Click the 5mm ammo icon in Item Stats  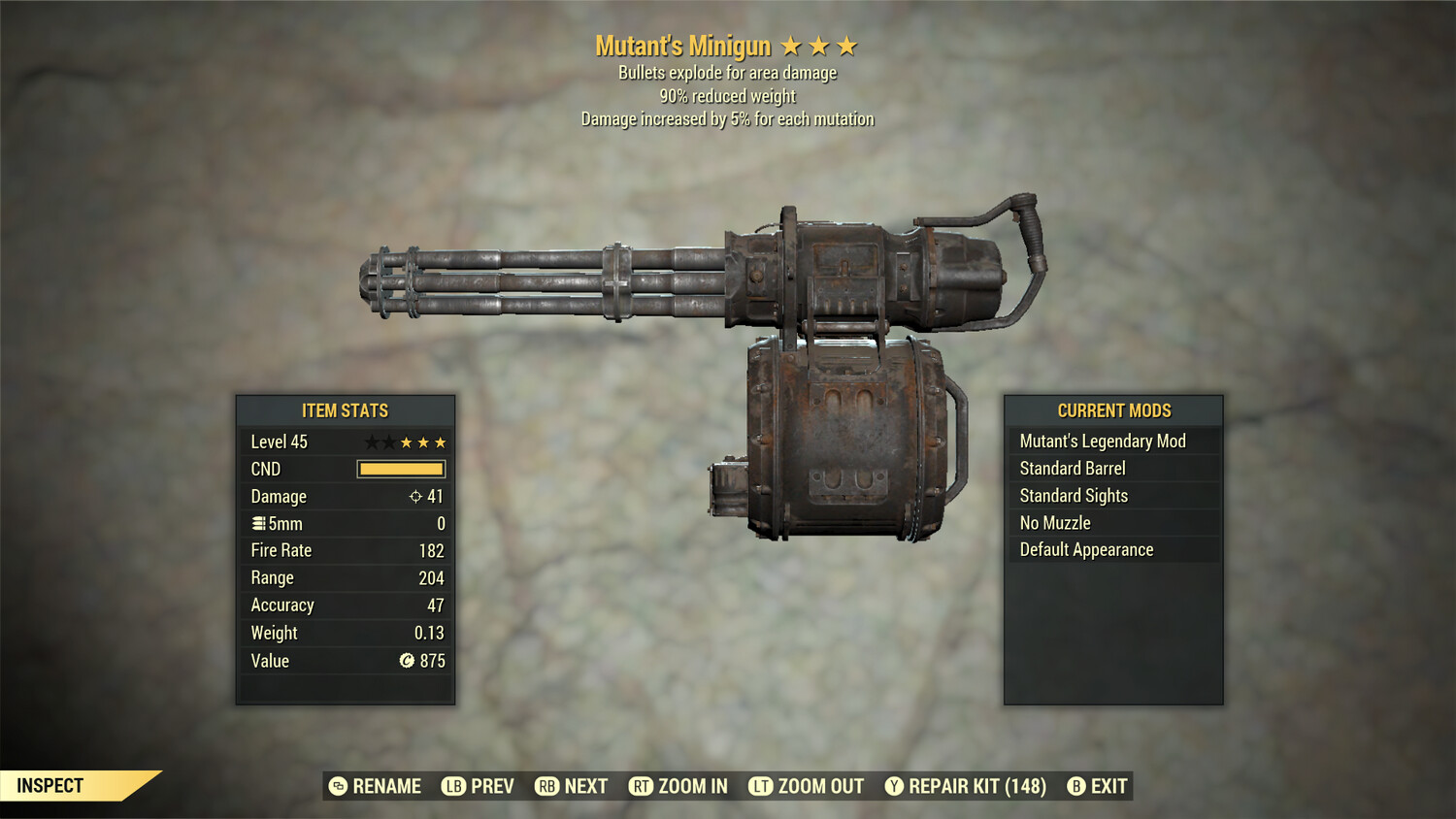[x=257, y=523]
